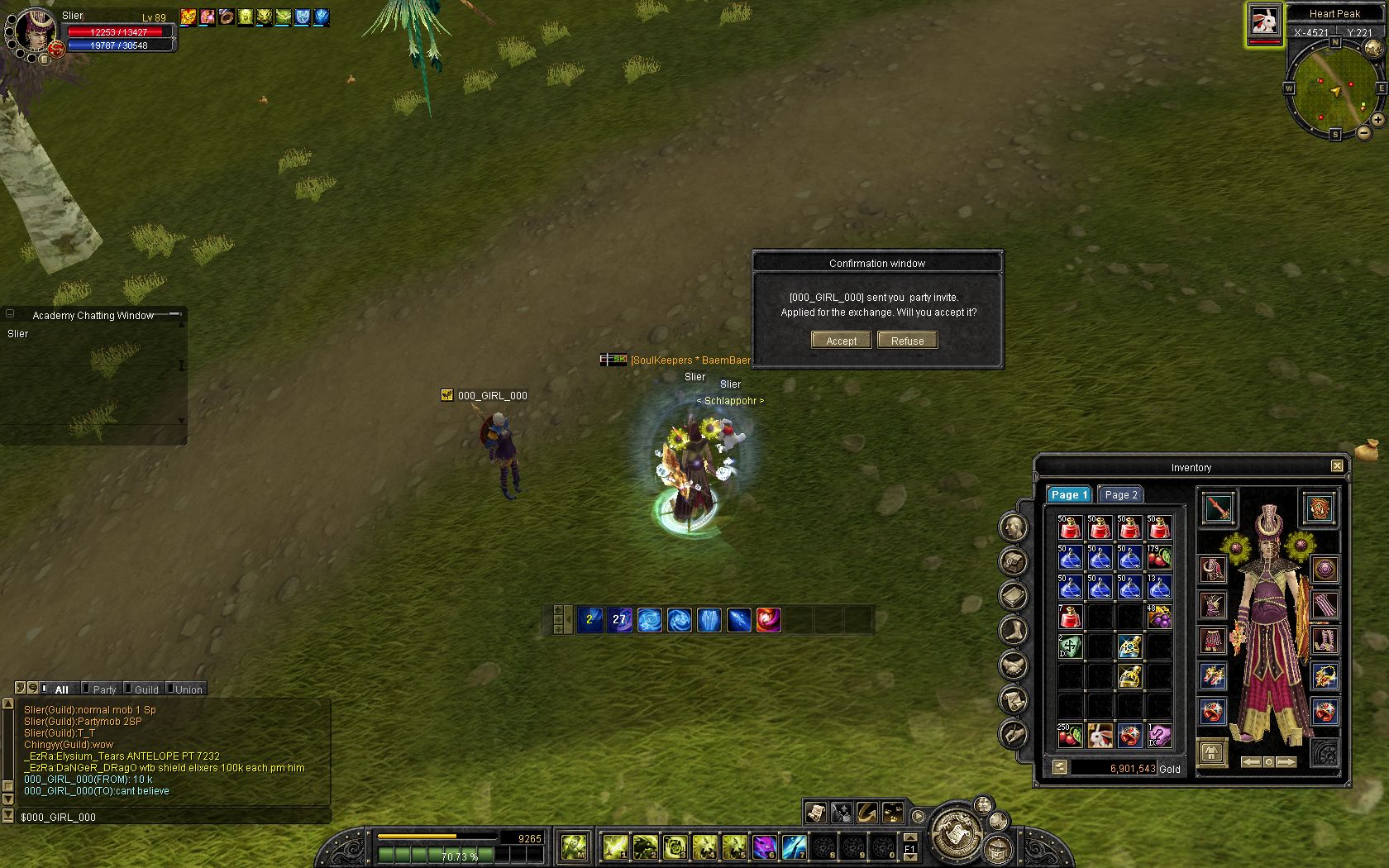
Task: Close the Inventory window
Action: [1337, 466]
